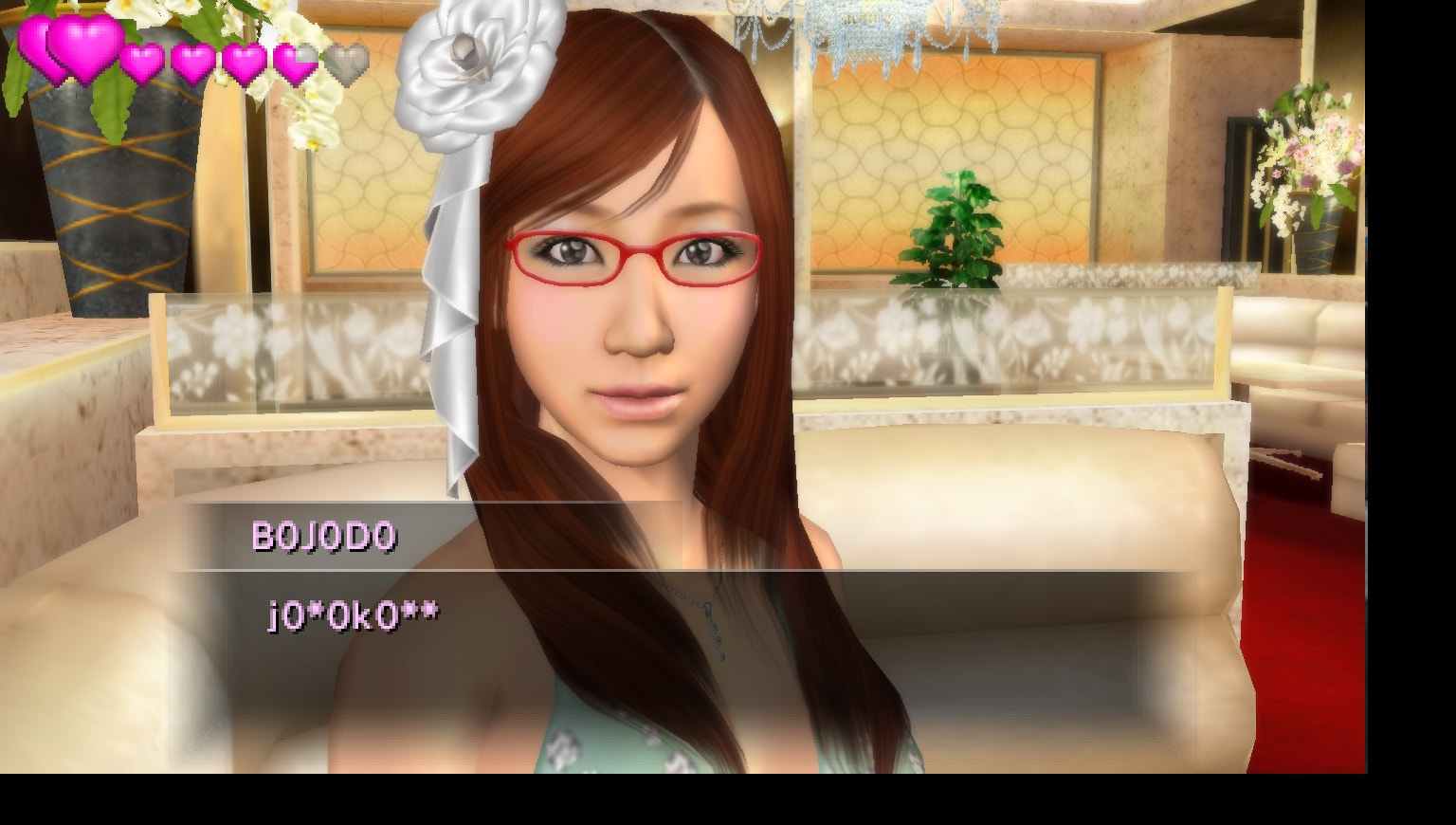The height and width of the screenshot is (825, 1456).
Task: Click the fifth heart in the heart row
Action: (x=244, y=61)
